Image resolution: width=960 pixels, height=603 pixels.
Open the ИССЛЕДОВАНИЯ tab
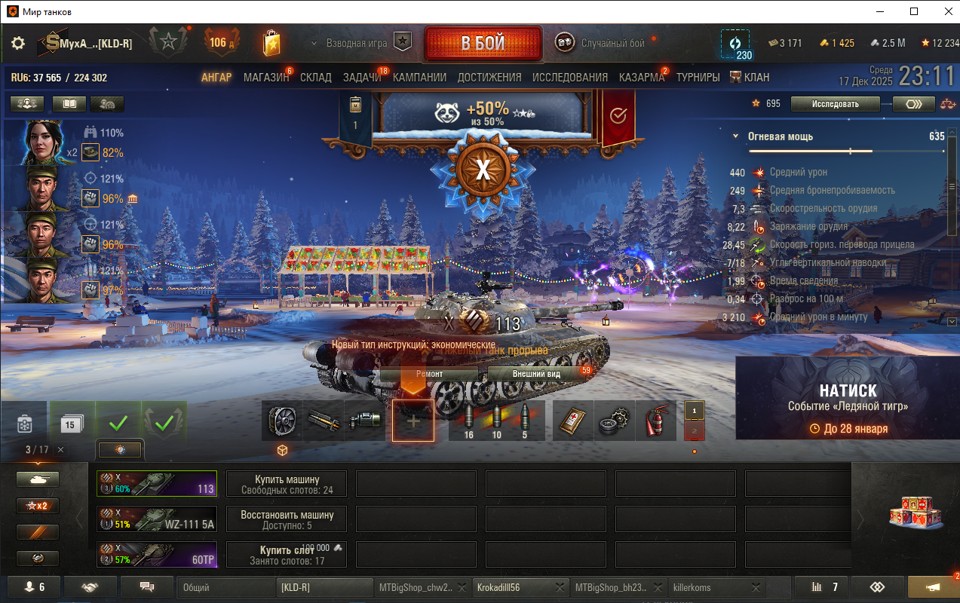coord(570,77)
